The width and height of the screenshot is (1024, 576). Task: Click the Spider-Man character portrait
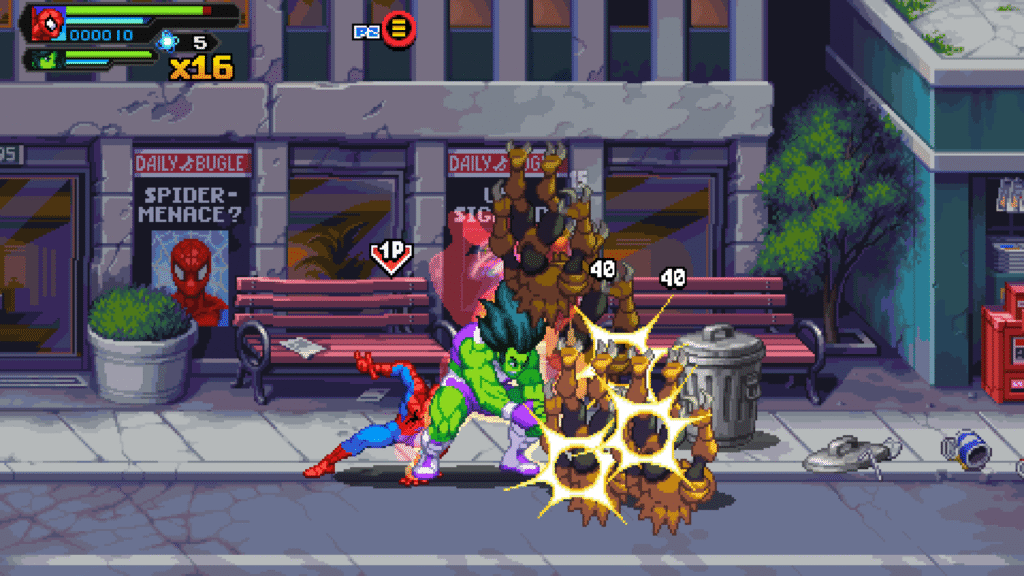click(x=47, y=22)
